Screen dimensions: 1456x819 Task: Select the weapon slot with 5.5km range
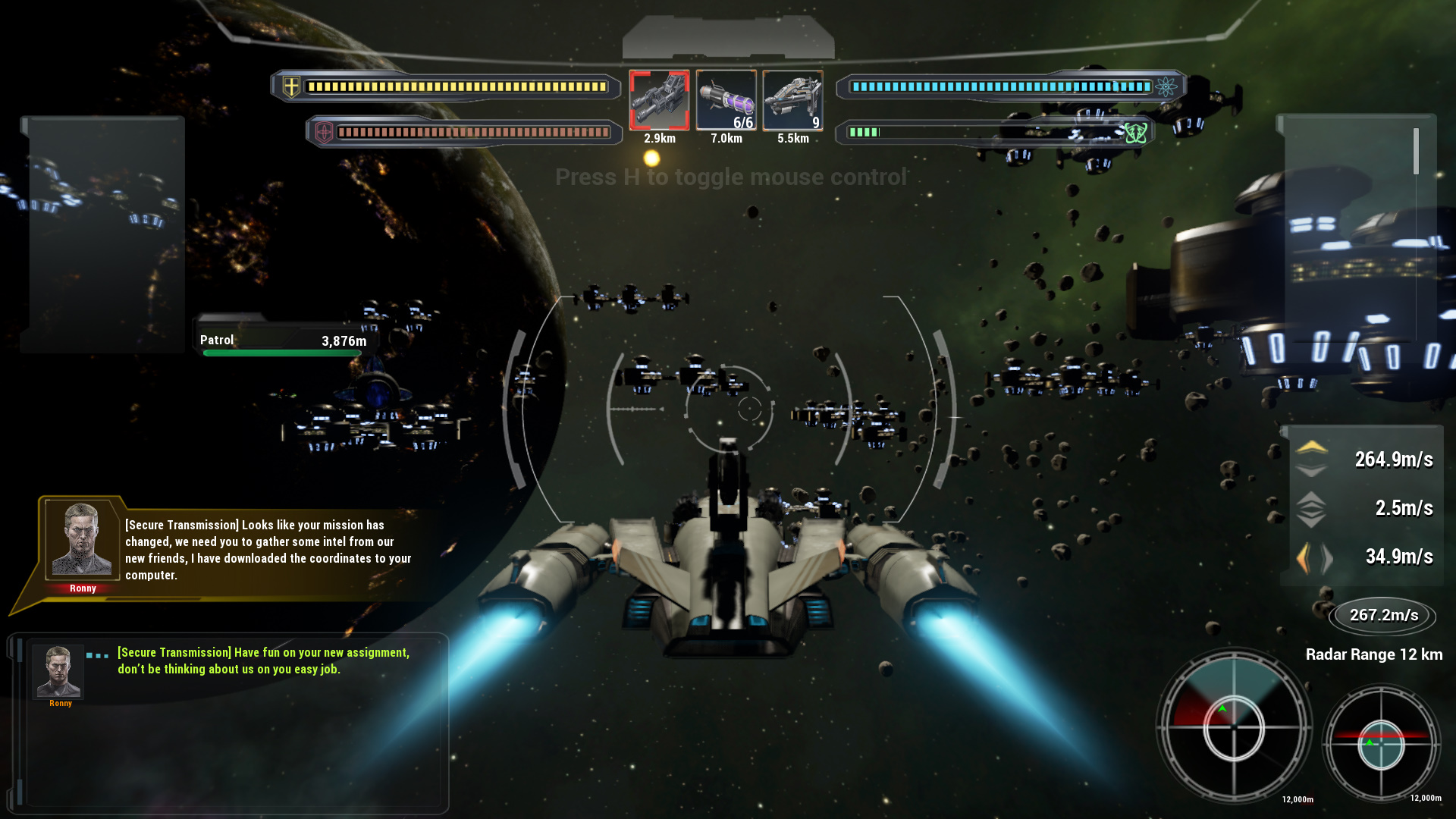[x=792, y=101]
